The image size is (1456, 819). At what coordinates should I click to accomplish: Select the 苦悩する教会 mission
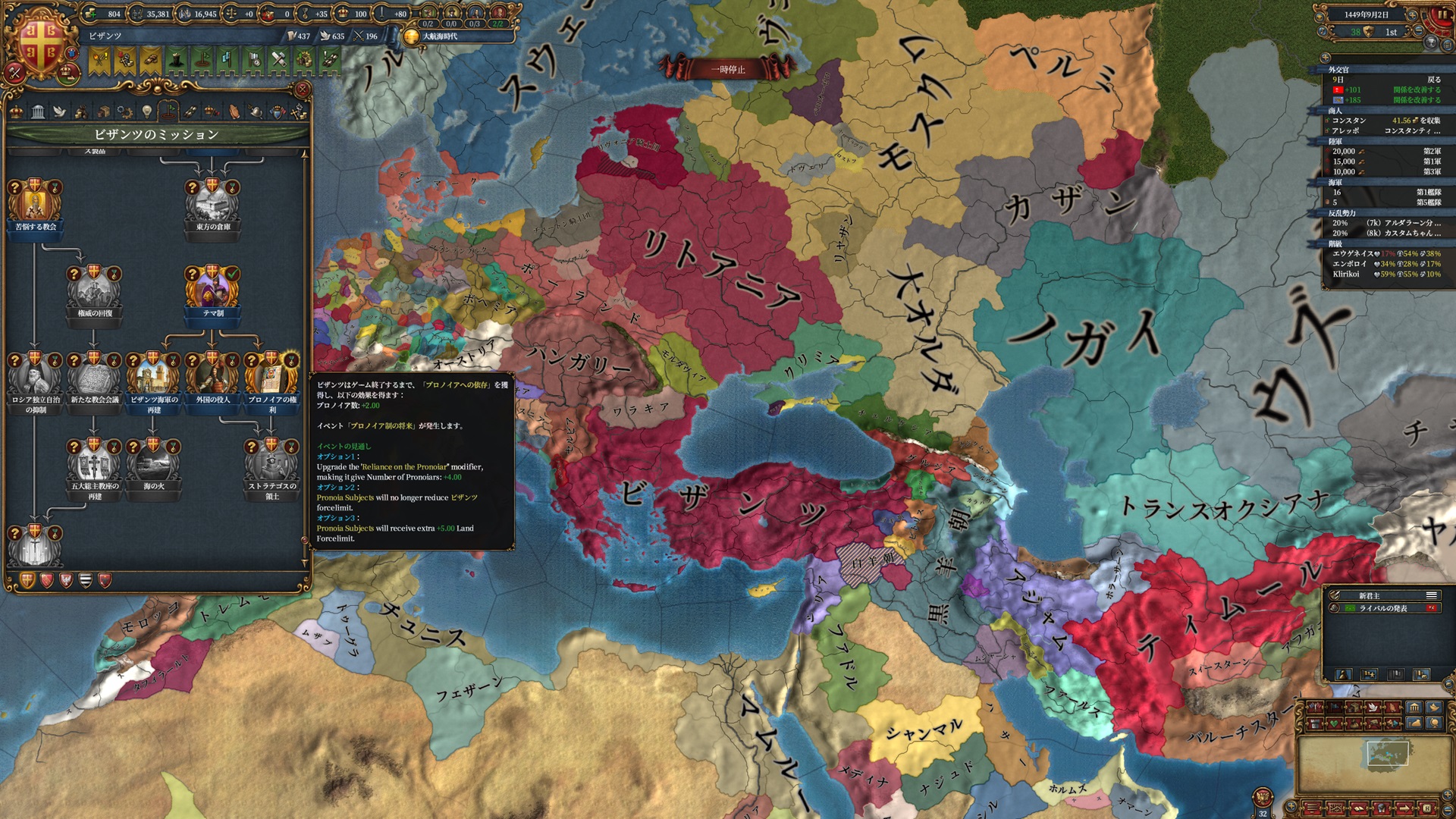(35, 202)
